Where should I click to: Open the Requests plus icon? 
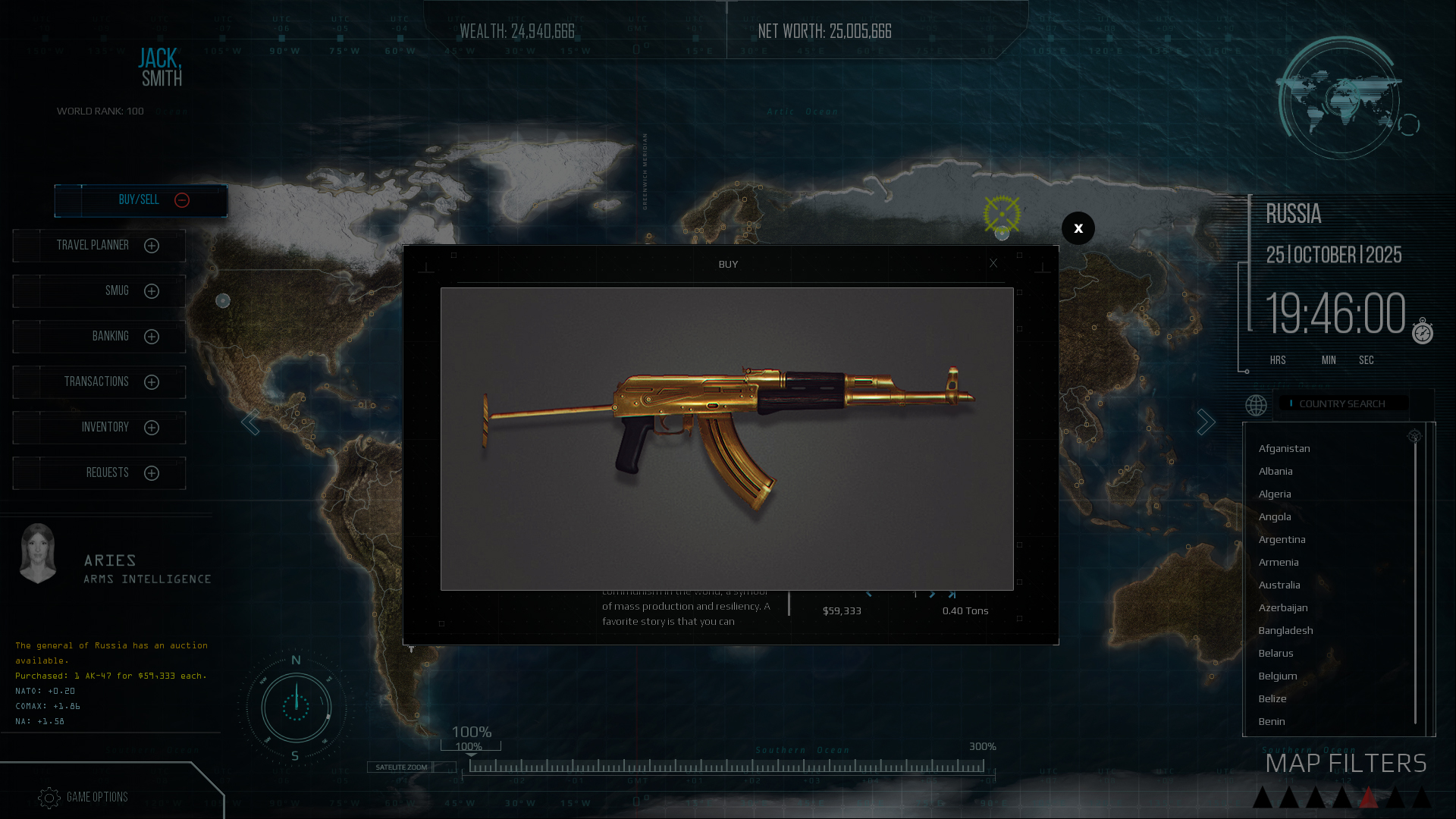tap(152, 473)
